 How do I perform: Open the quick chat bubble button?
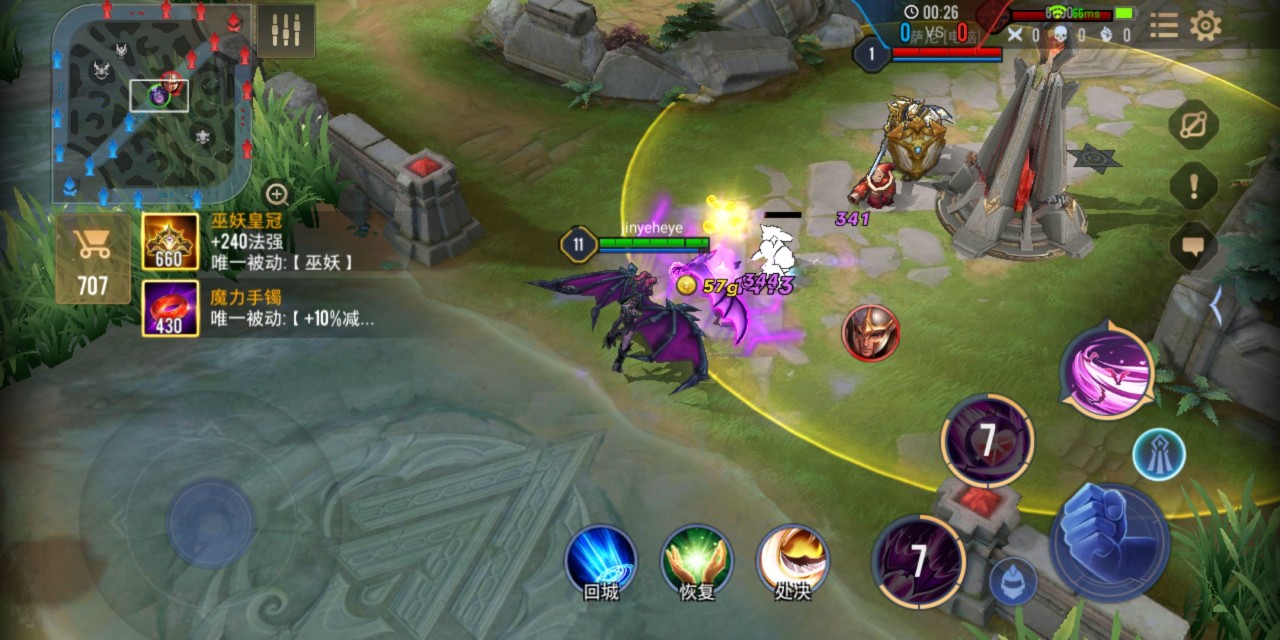pyautogui.click(x=1194, y=244)
